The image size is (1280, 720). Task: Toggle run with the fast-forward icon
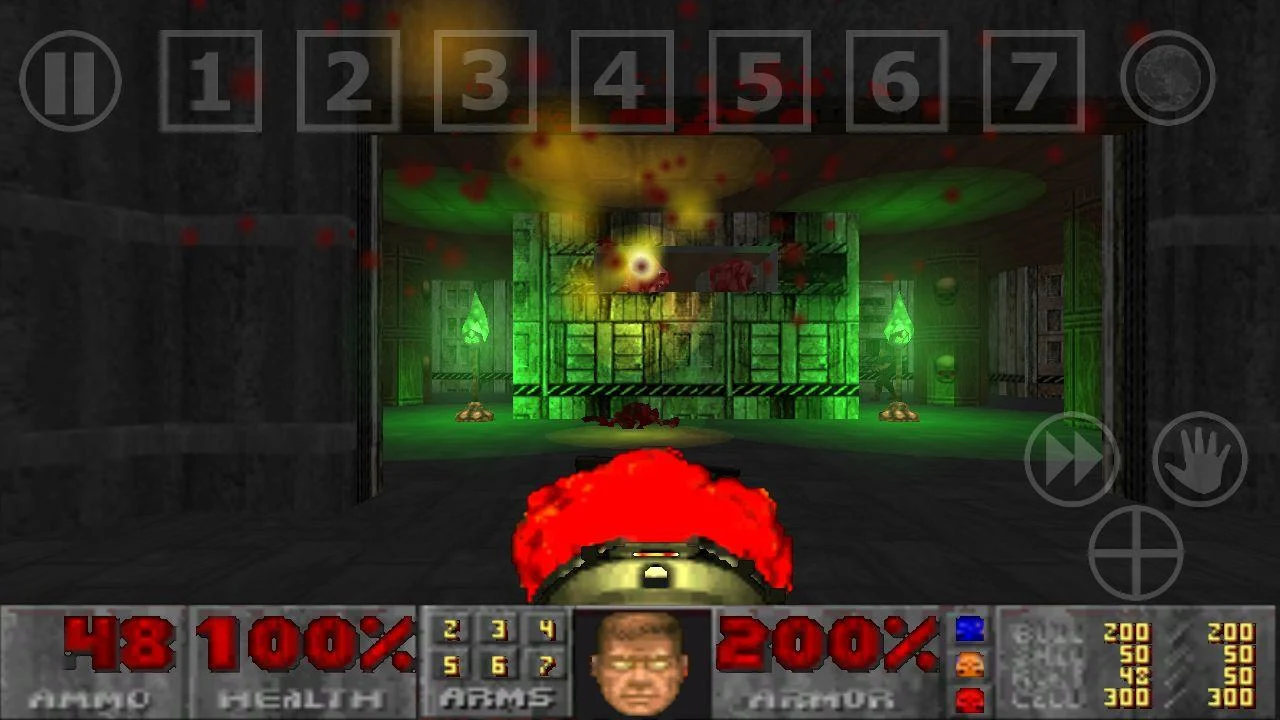pos(1072,460)
